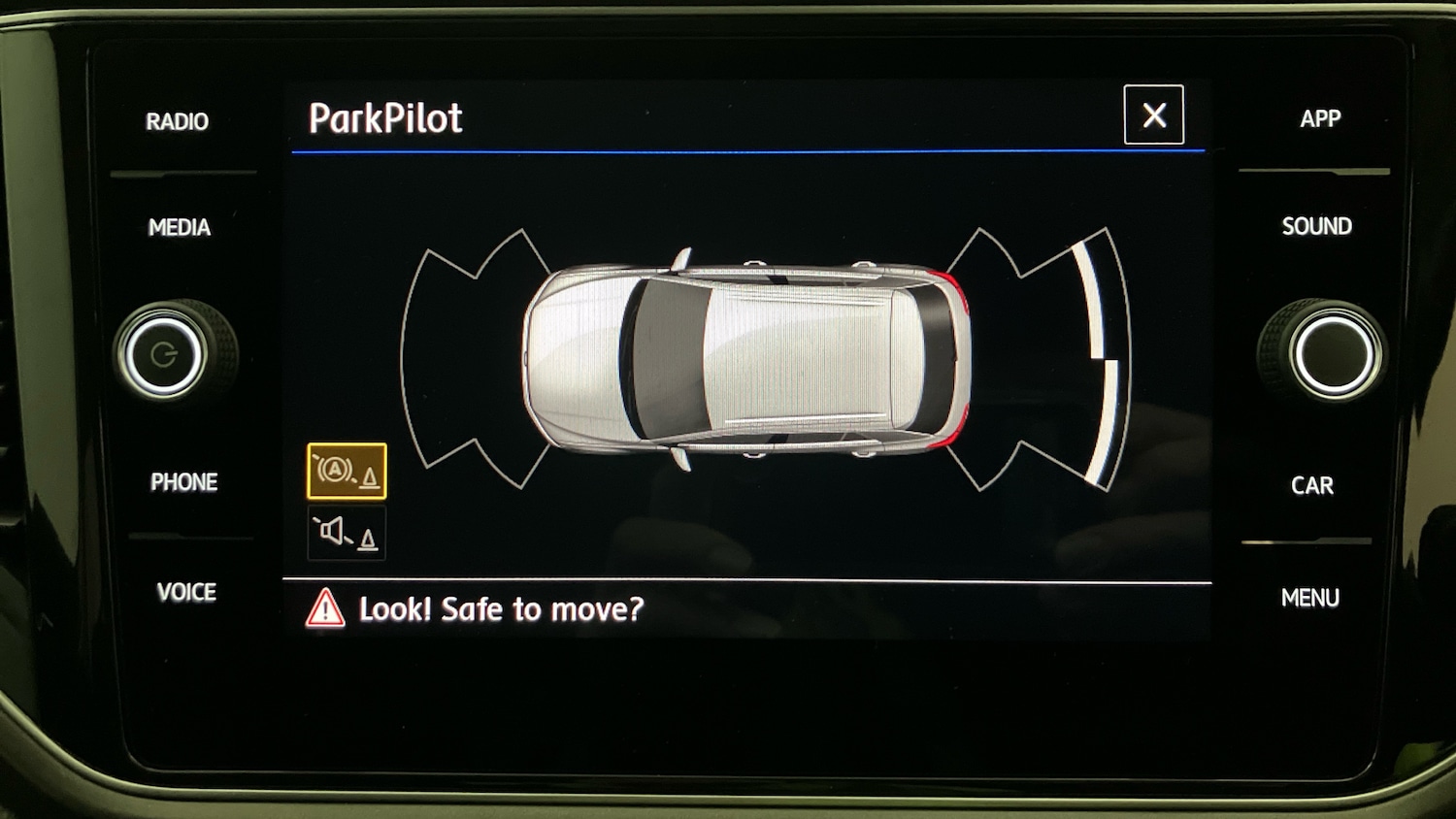Close the ParkPilot screen
The width and height of the screenshot is (1456, 819).
coord(1153,115)
